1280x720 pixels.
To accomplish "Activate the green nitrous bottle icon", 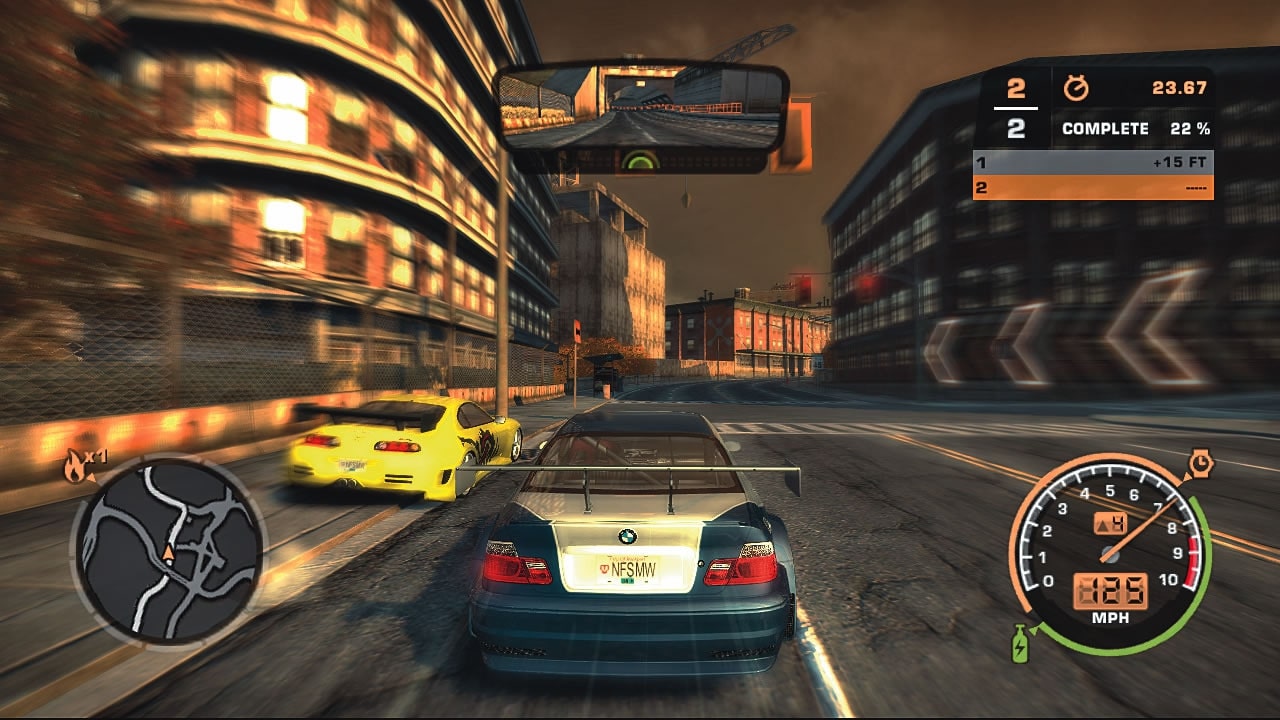I will tap(1019, 643).
